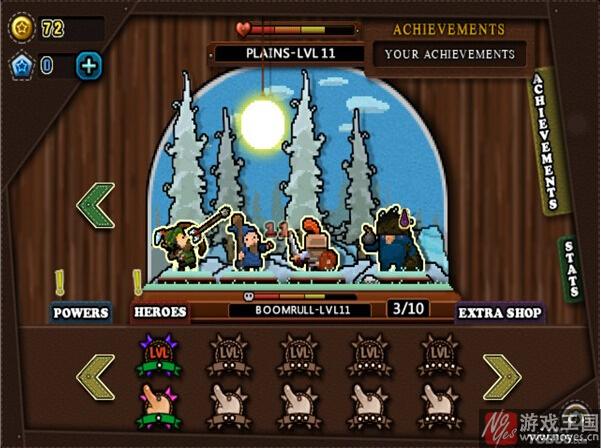
Task: Switch to the Powers tab
Action: tap(80, 312)
